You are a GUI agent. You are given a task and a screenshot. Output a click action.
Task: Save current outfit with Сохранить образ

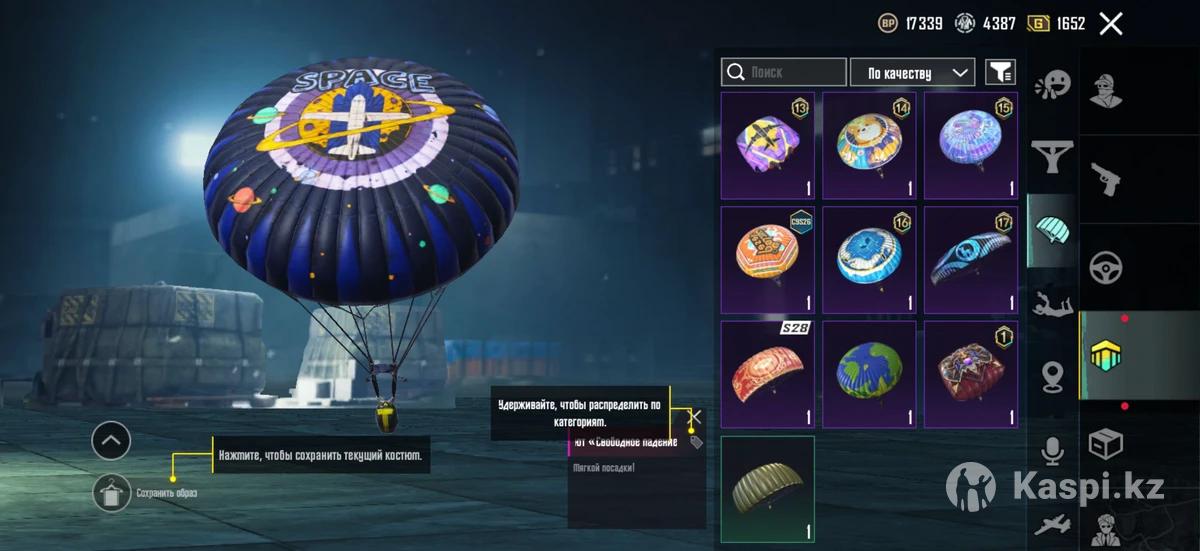click(x=112, y=492)
